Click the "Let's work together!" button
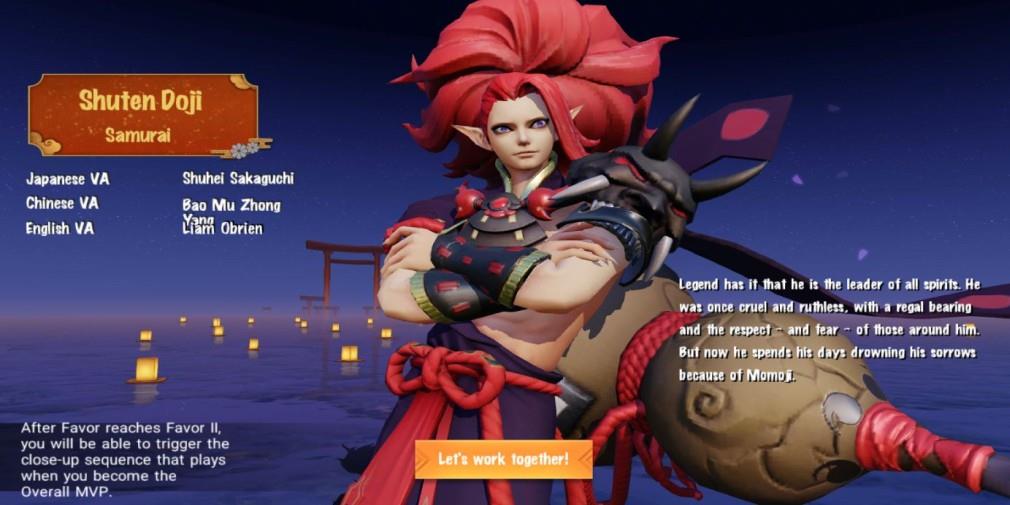The width and height of the screenshot is (1010, 505). (503, 459)
